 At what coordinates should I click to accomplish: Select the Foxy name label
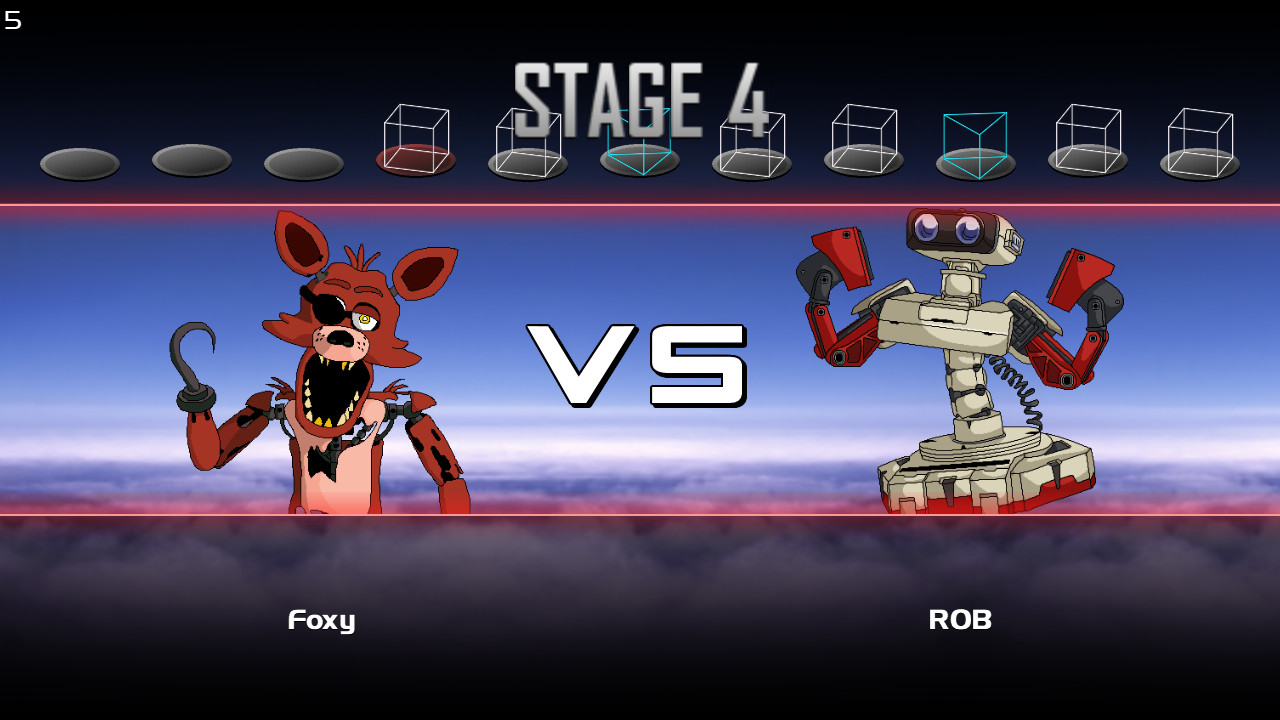click(x=321, y=620)
